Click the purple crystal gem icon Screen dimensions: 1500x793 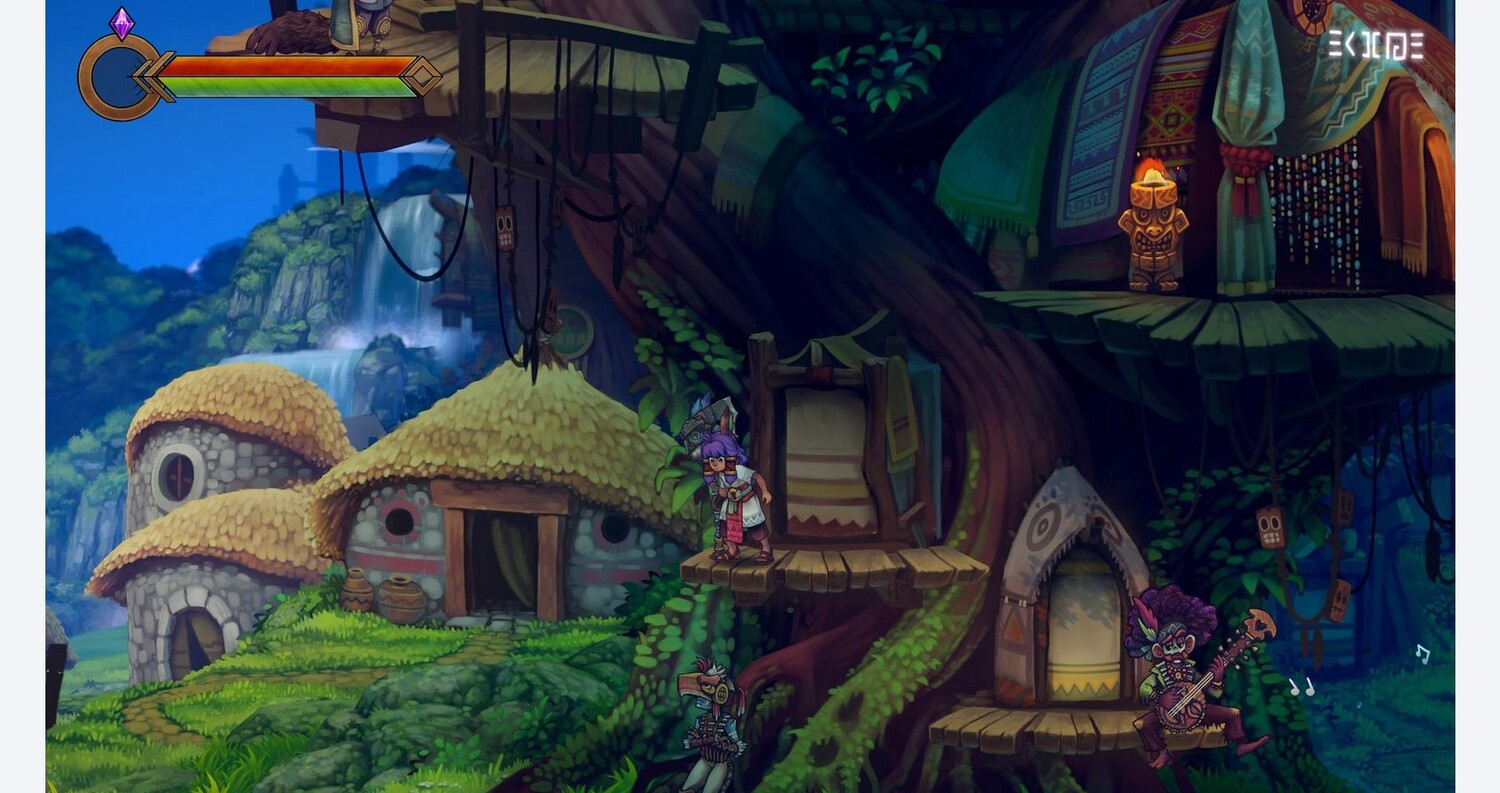tap(122, 23)
